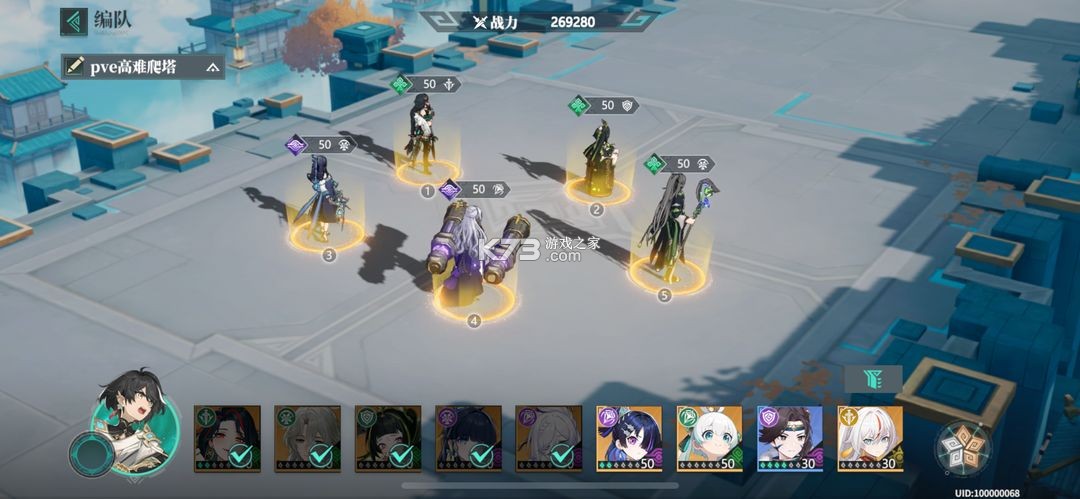The height and width of the screenshot is (499, 1080).
Task: Add the brown-haired headband level 30 character
Action: click(789, 438)
